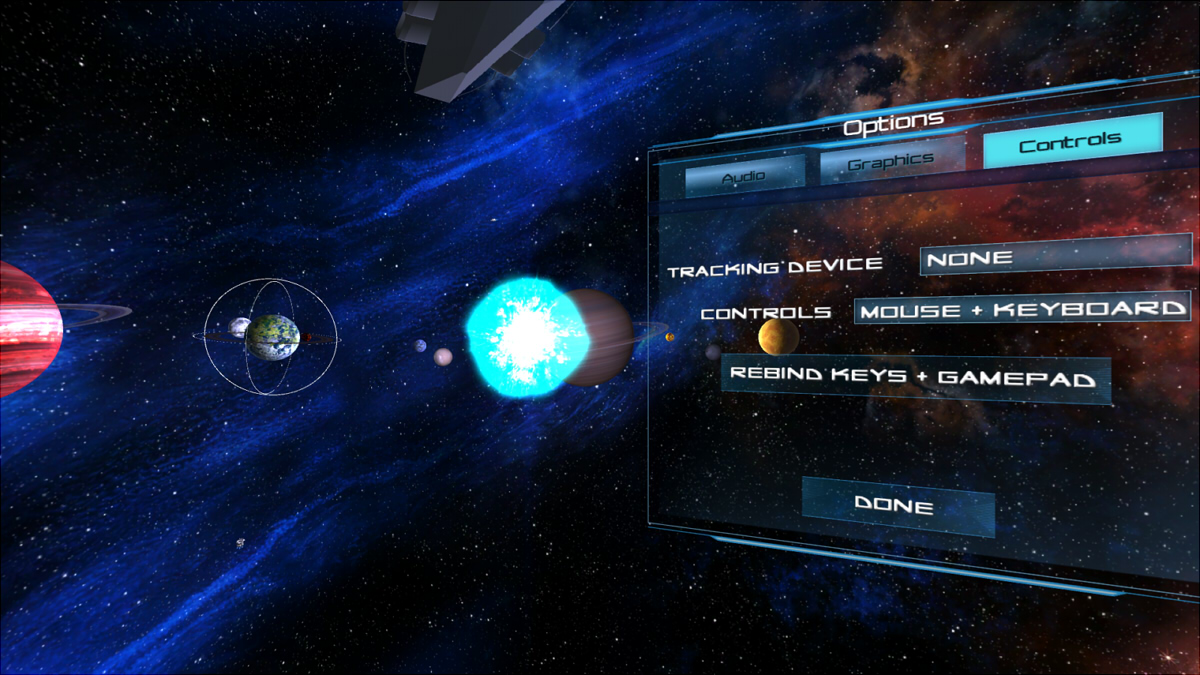1200x675 pixels.
Task: Switch to the Audio tab
Action: tap(745, 174)
